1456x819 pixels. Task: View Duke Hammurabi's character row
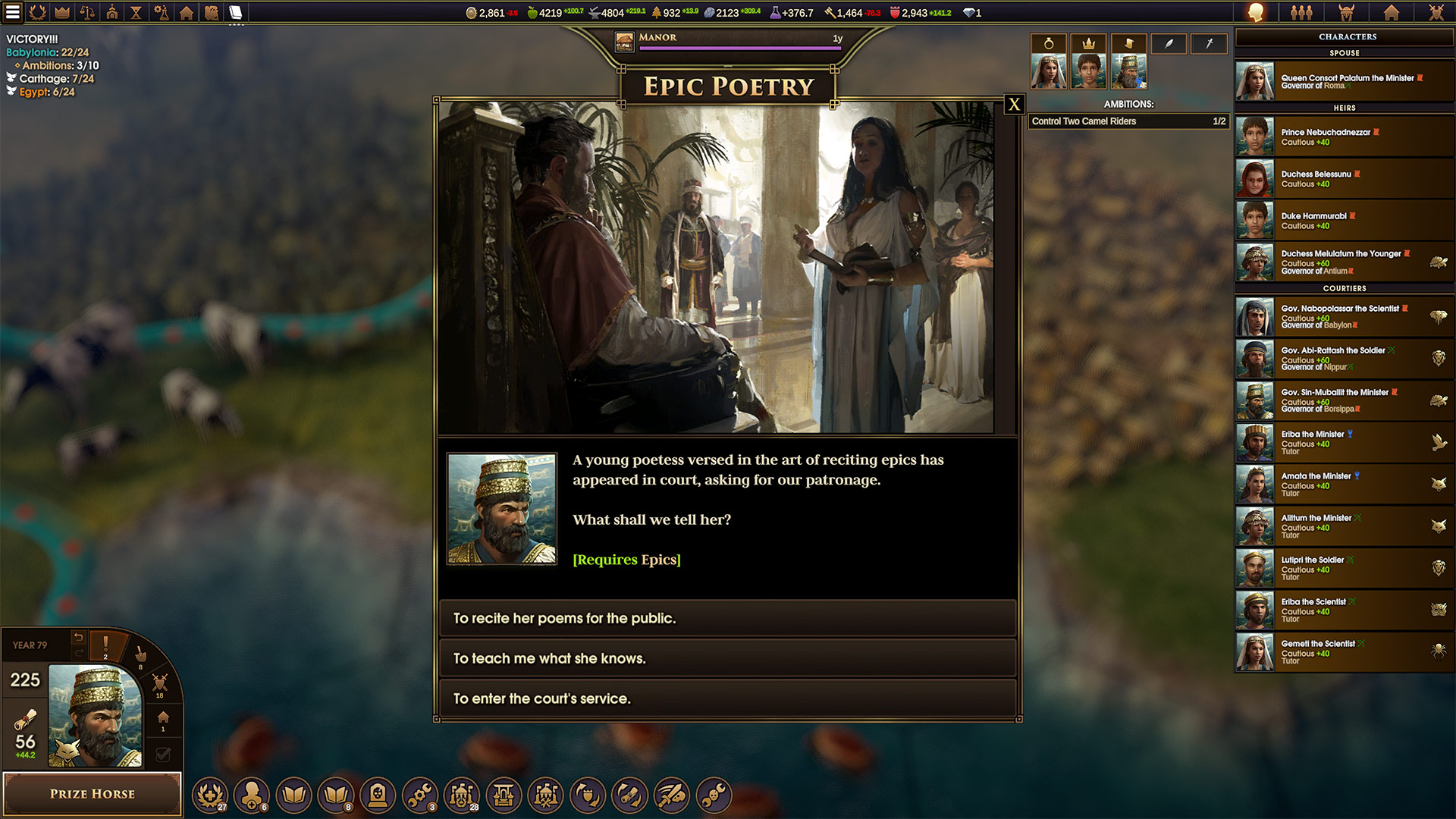coord(1344,220)
